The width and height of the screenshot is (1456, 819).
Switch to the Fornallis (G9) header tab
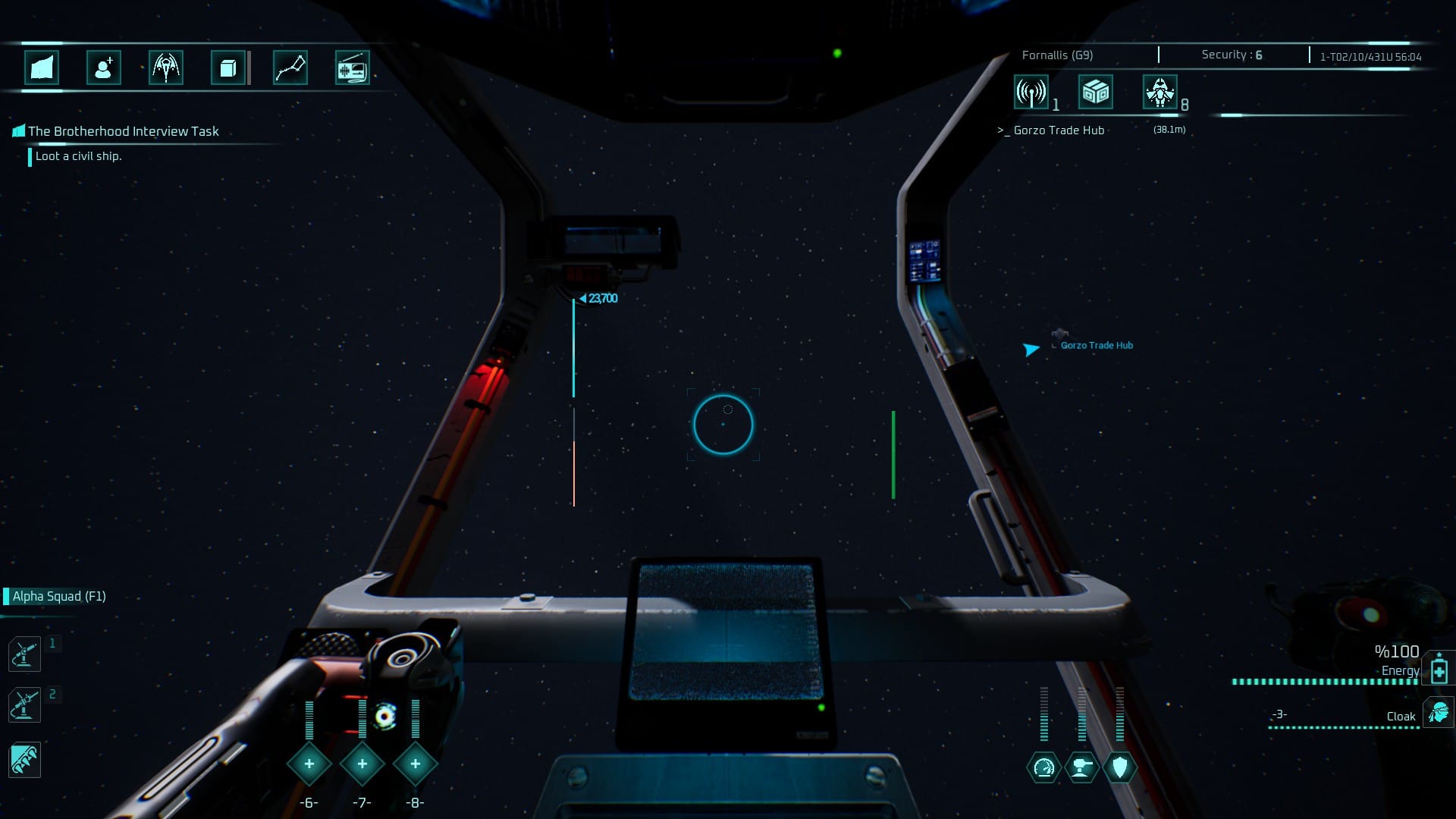(1056, 54)
